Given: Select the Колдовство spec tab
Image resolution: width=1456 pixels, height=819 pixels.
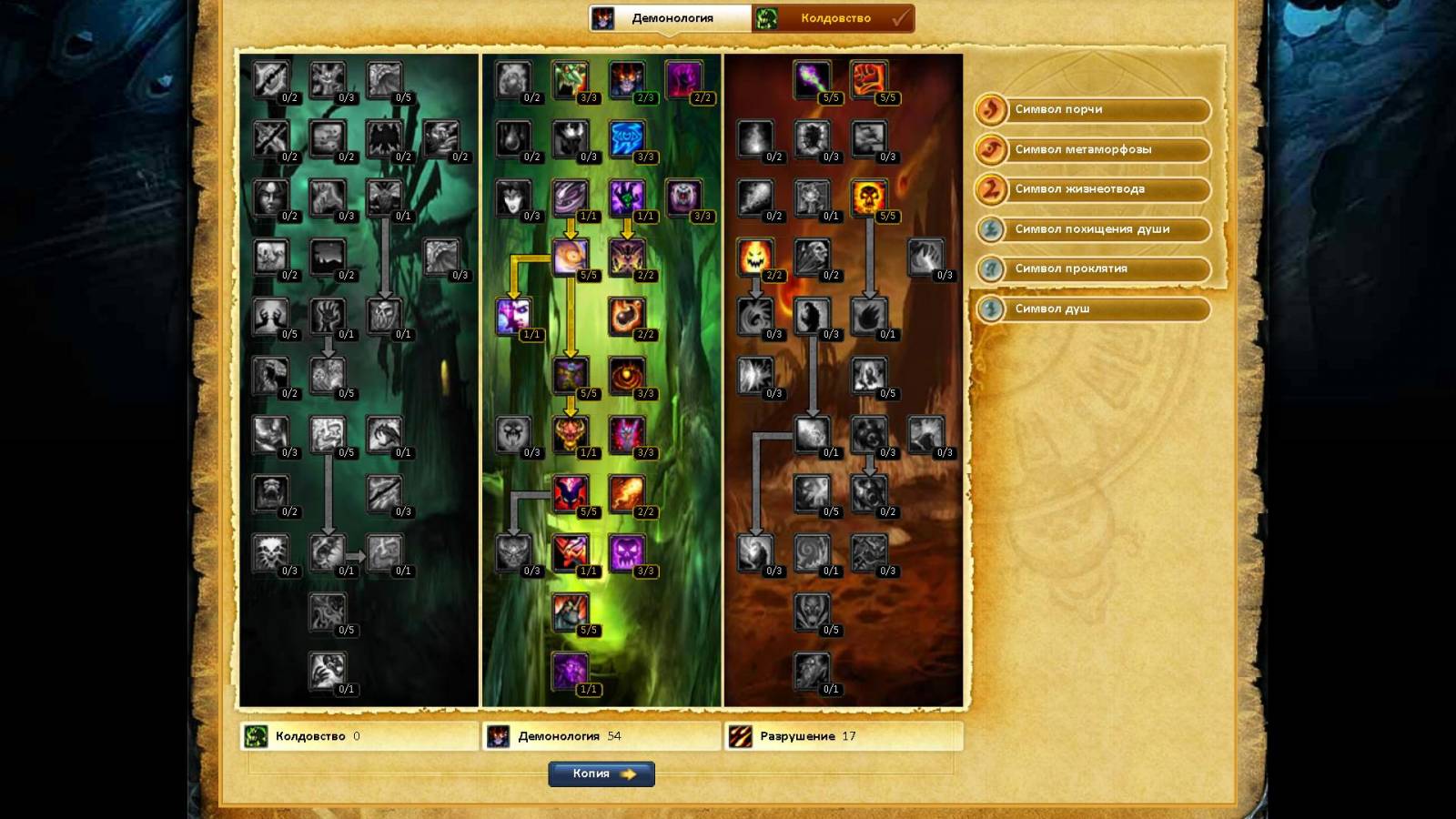Looking at the screenshot, I should [x=834, y=18].
